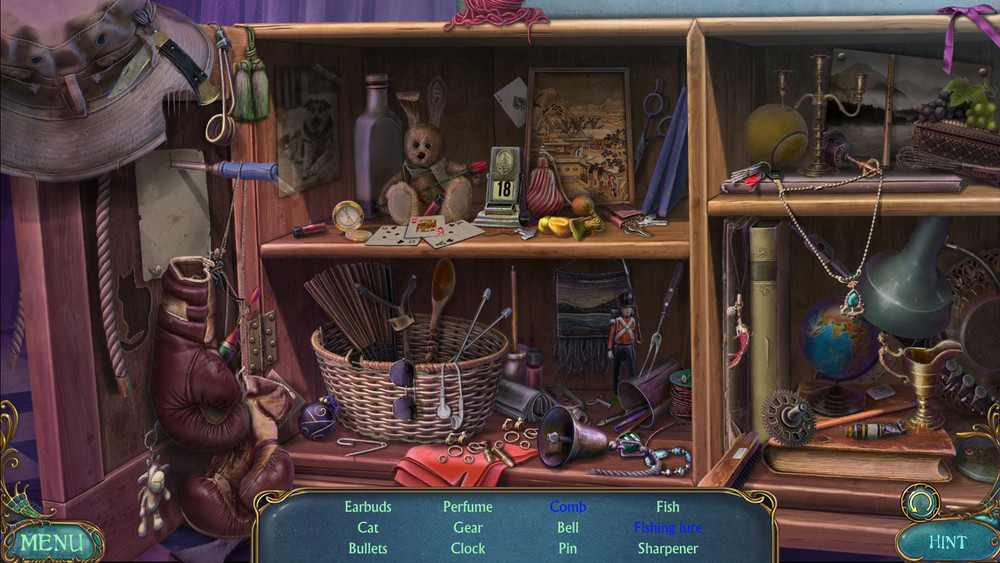Click the Comb list entry

(568, 507)
